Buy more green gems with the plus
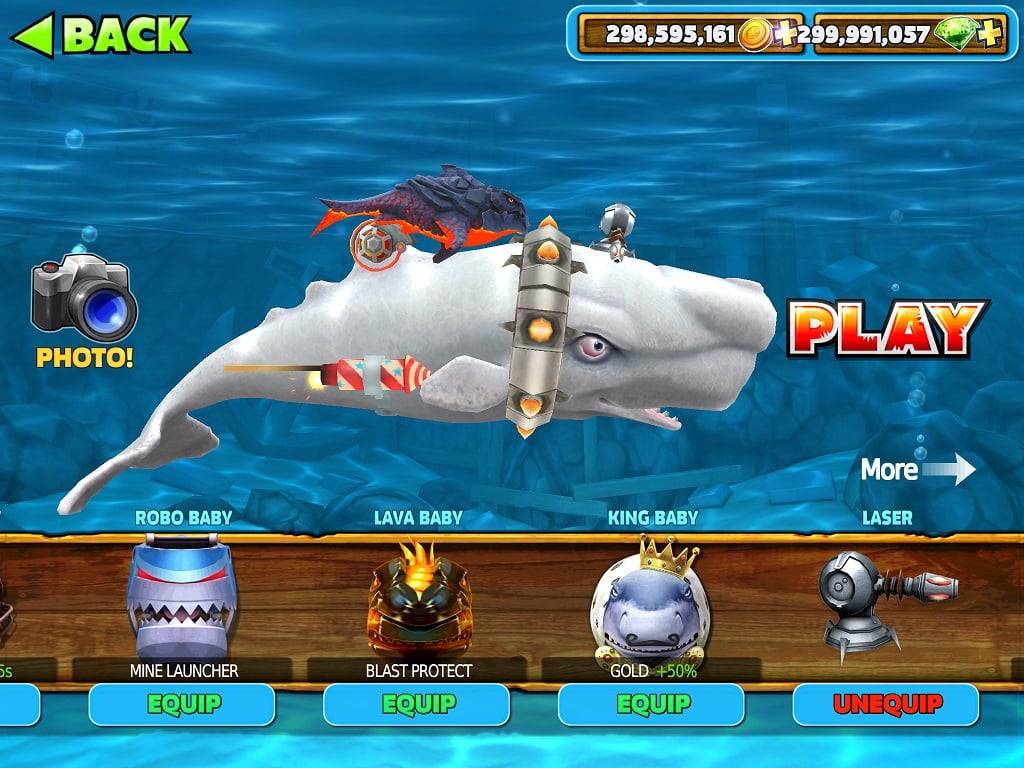The image size is (1024, 768). pyautogui.click(x=989, y=35)
